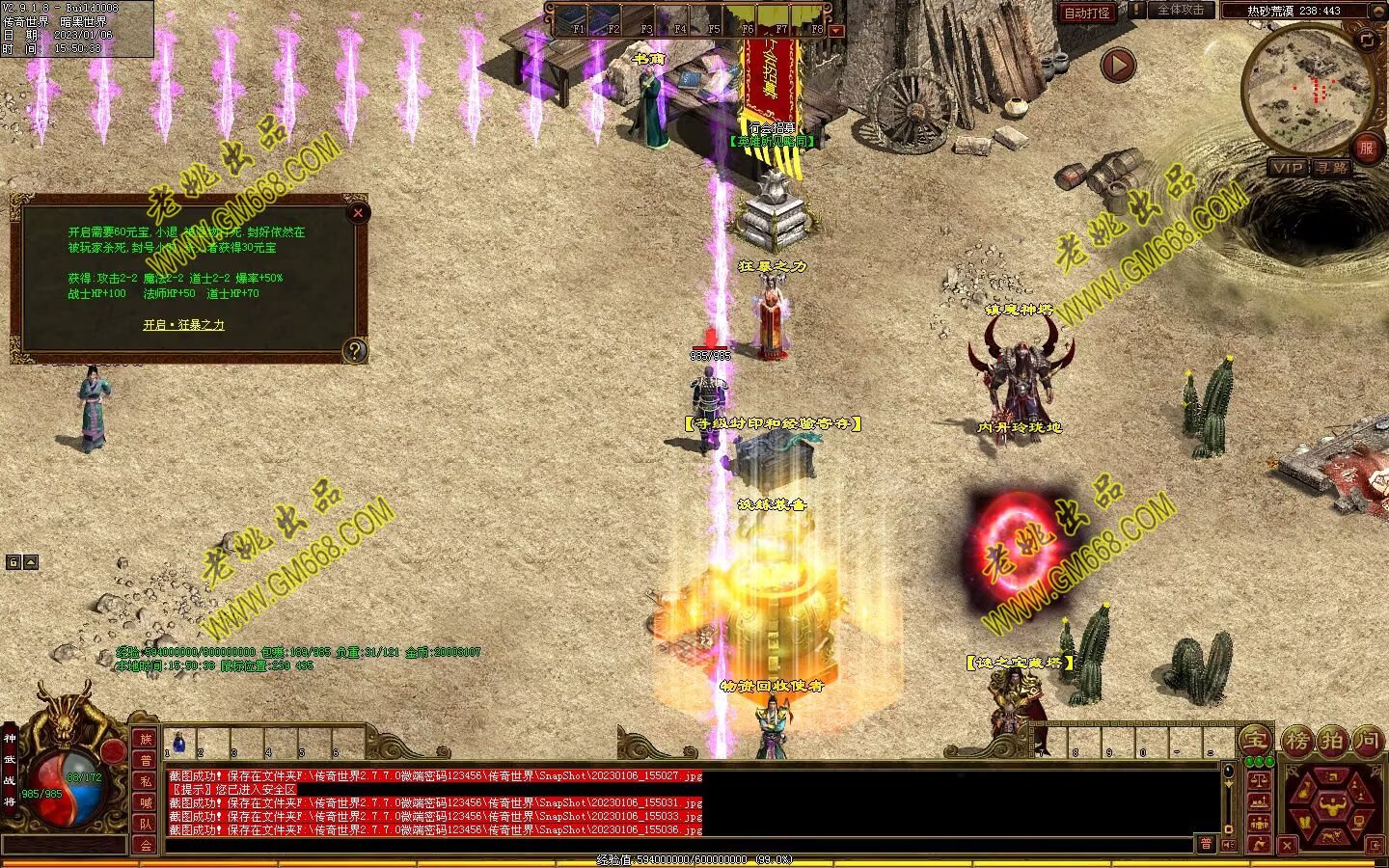Open the circular minimap
This screenshot has width=1389, height=868.
click(x=1307, y=89)
